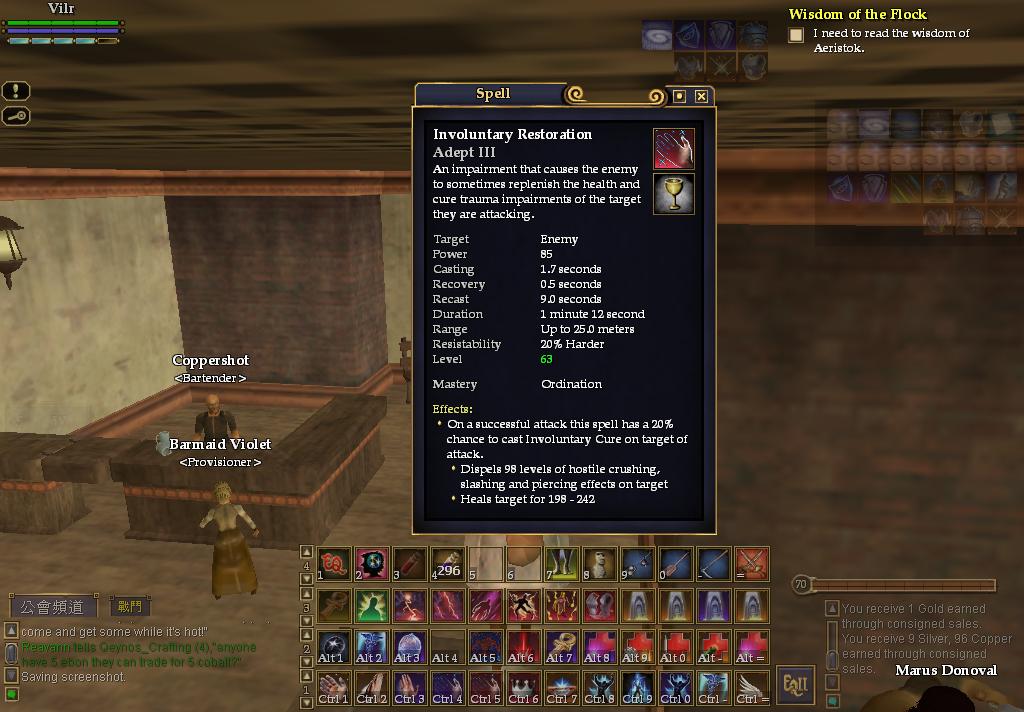This screenshot has width=1024, height=712.
Task: Activate the crossed swords hotbar slot
Action: [x=751, y=565]
